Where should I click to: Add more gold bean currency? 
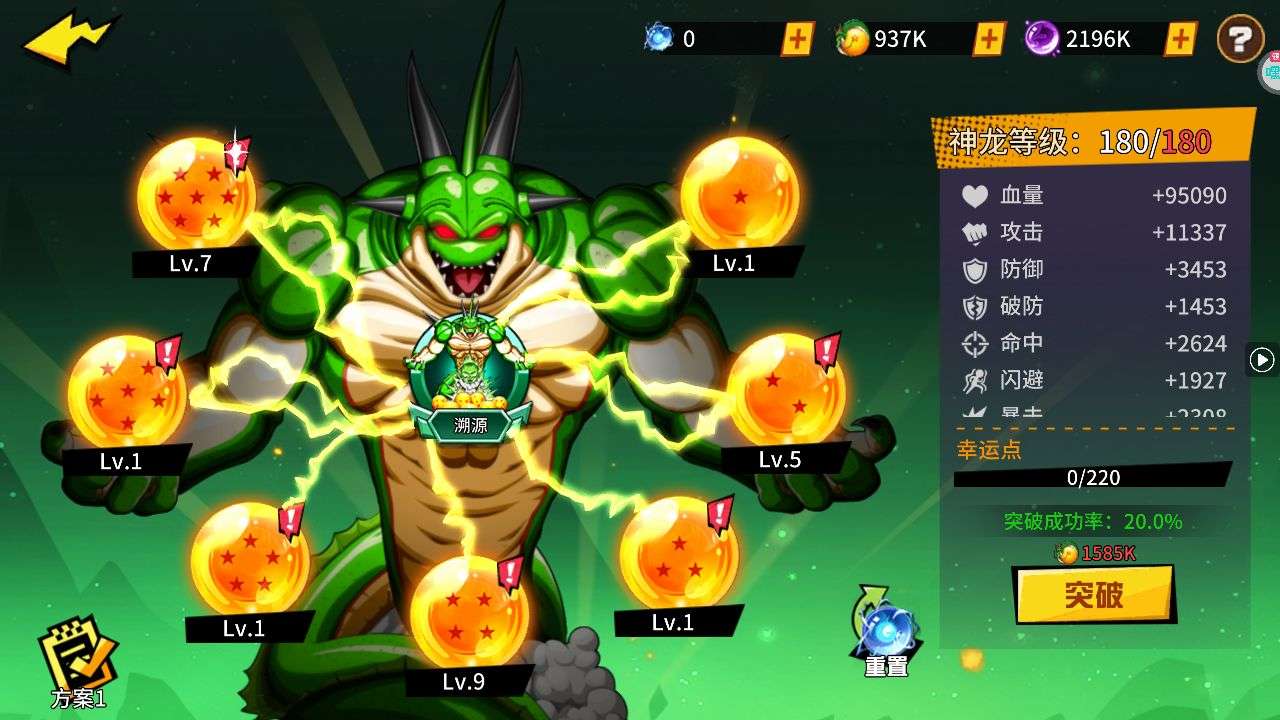point(989,39)
